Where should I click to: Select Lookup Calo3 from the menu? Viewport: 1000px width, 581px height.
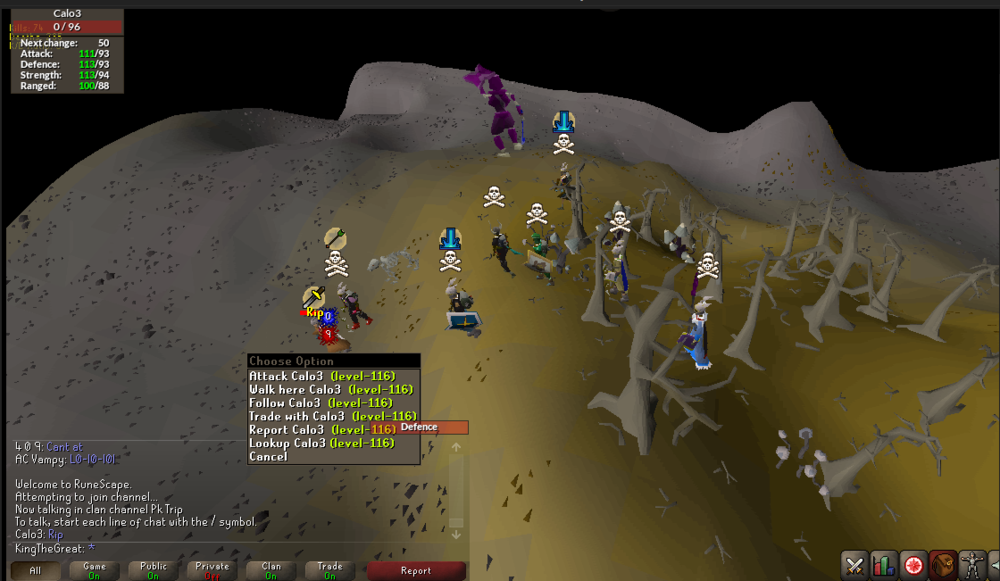click(321, 443)
